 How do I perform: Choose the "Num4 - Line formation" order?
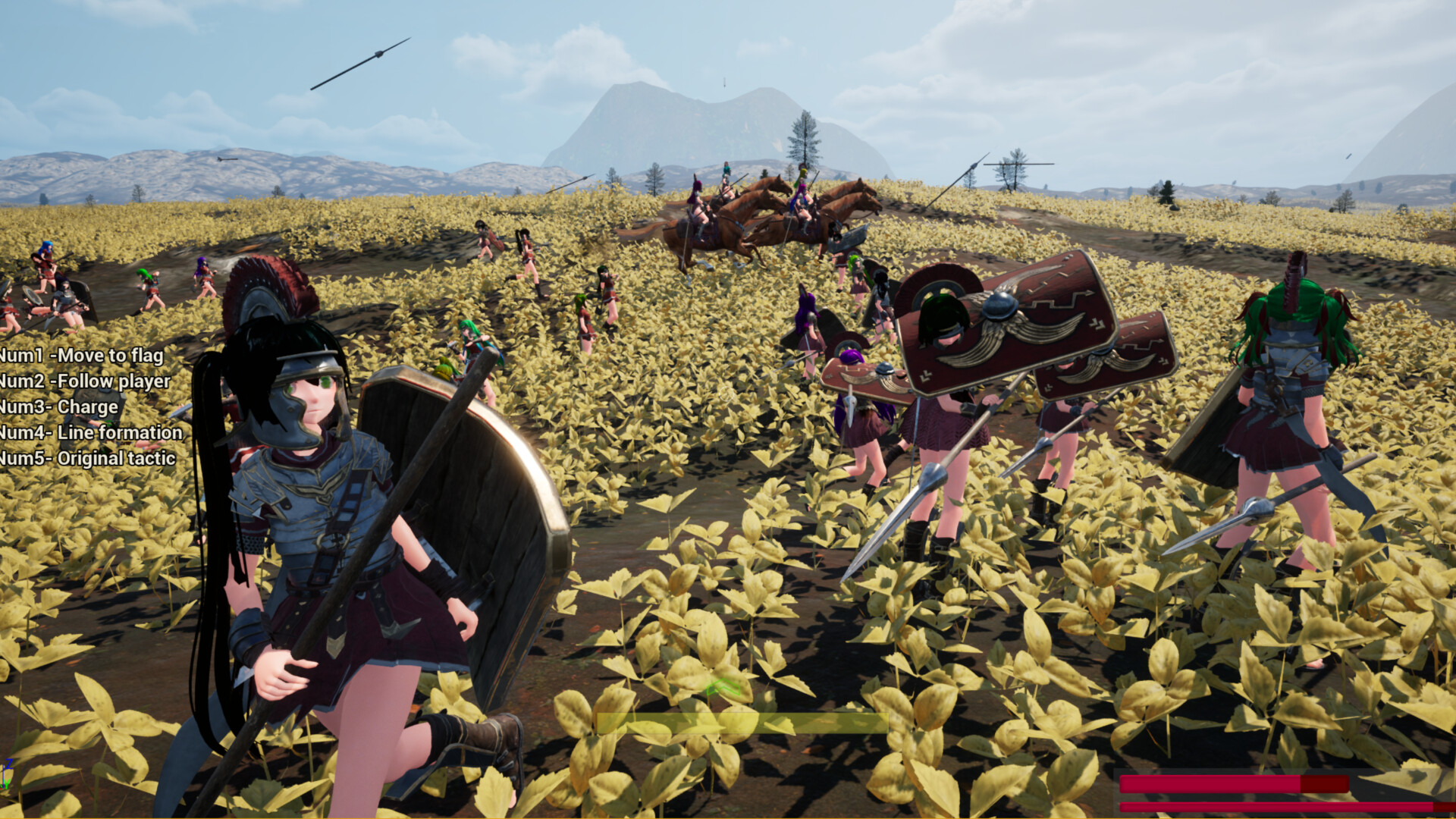pos(91,432)
